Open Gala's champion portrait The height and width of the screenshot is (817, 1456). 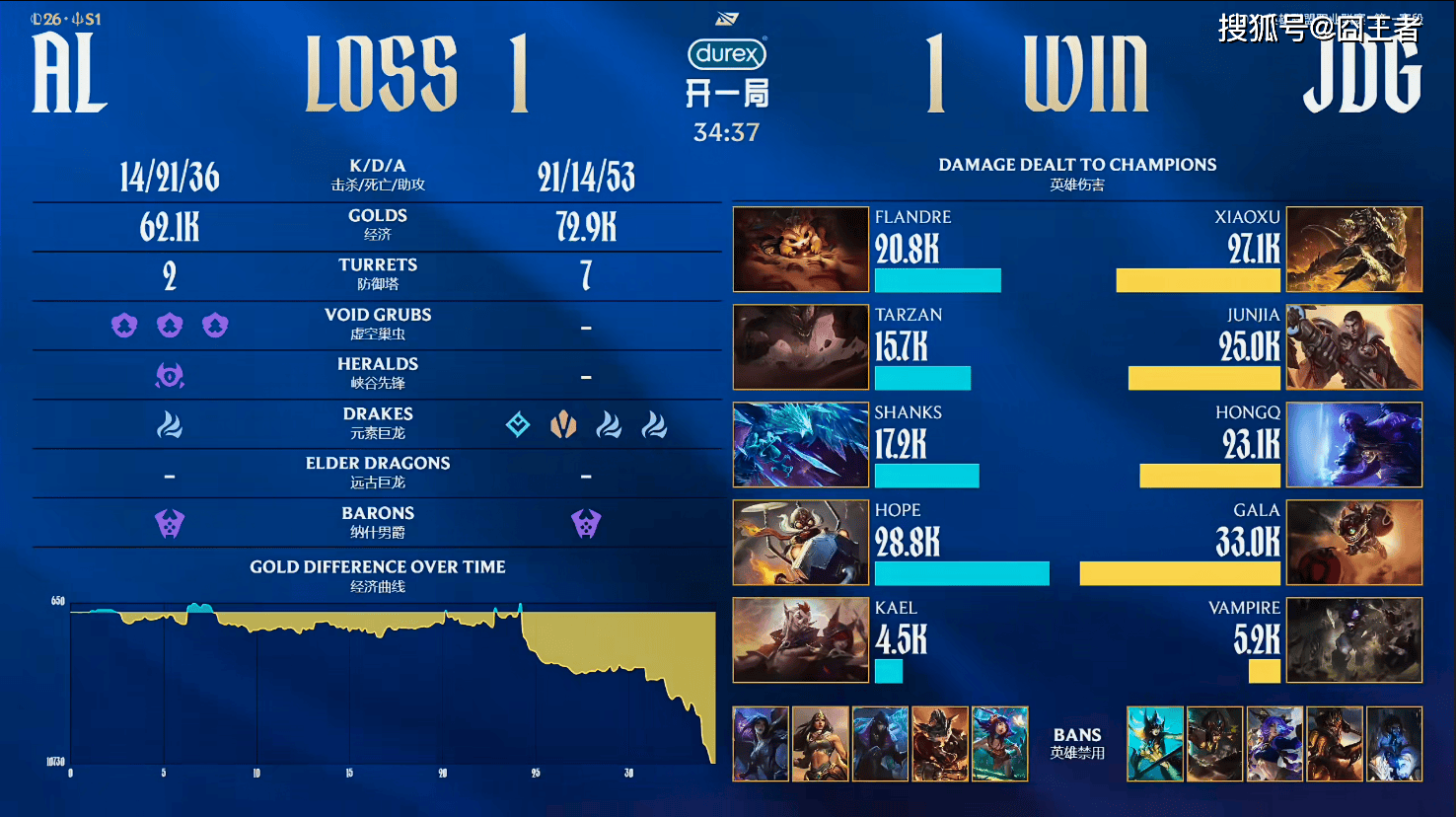1353,542
